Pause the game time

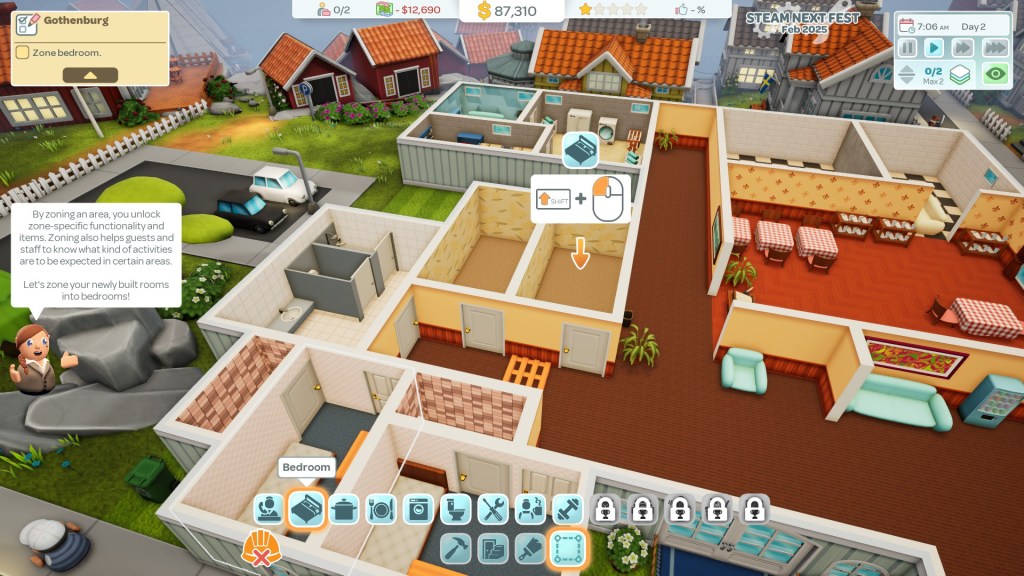point(908,47)
